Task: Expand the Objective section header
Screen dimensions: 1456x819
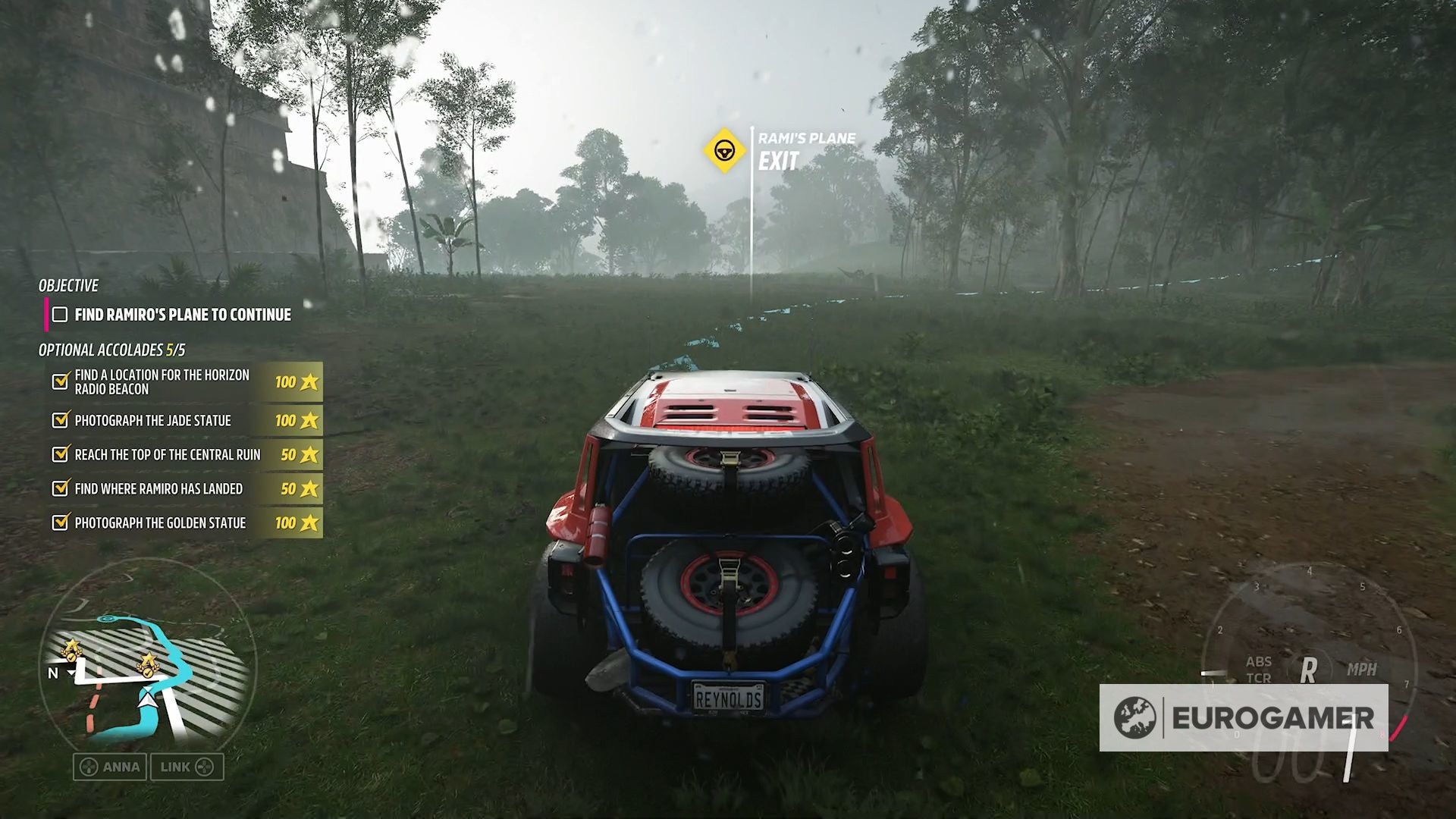Action: (67, 286)
